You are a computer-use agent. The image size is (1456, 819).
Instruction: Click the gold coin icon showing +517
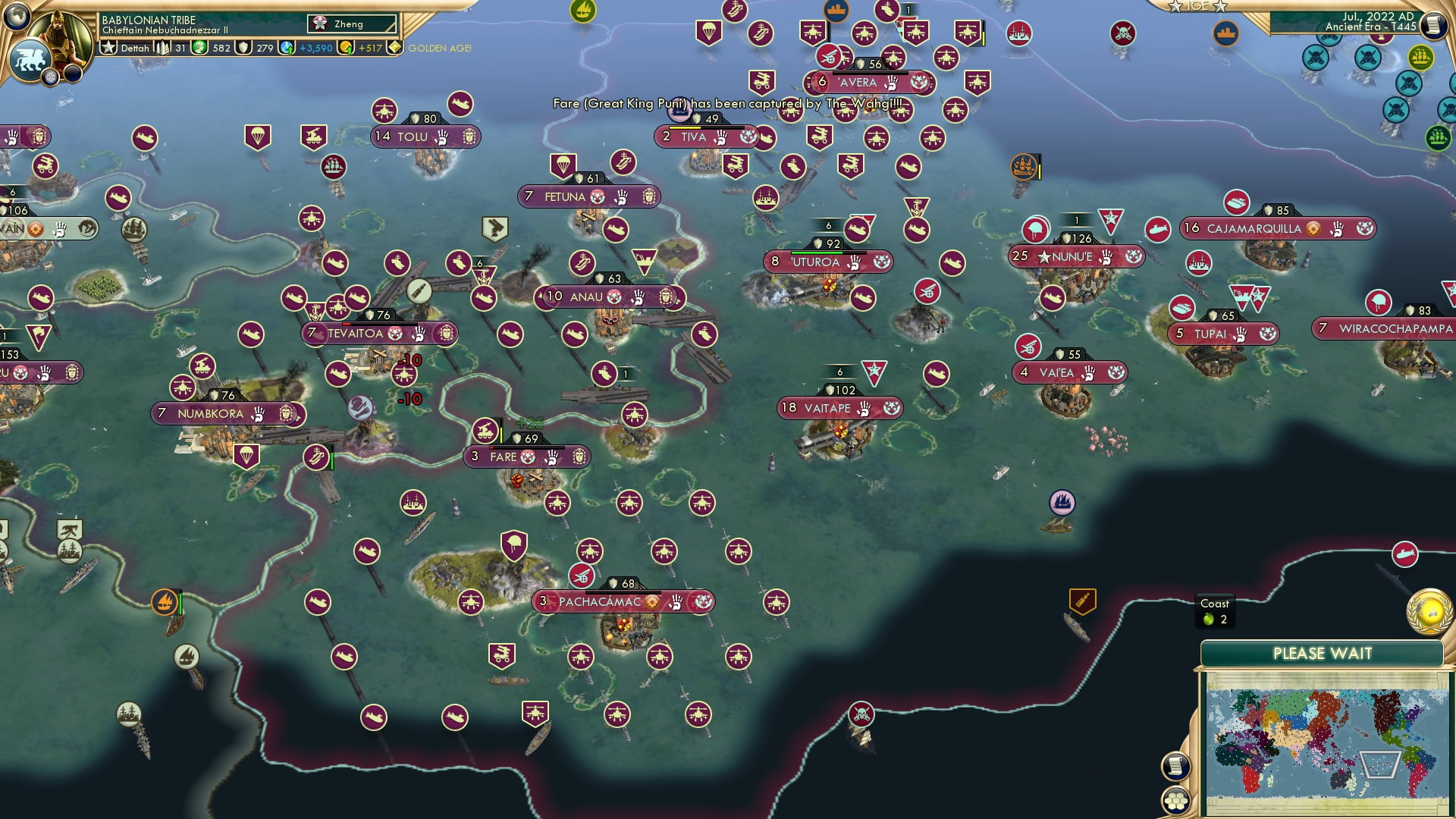point(347,47)
